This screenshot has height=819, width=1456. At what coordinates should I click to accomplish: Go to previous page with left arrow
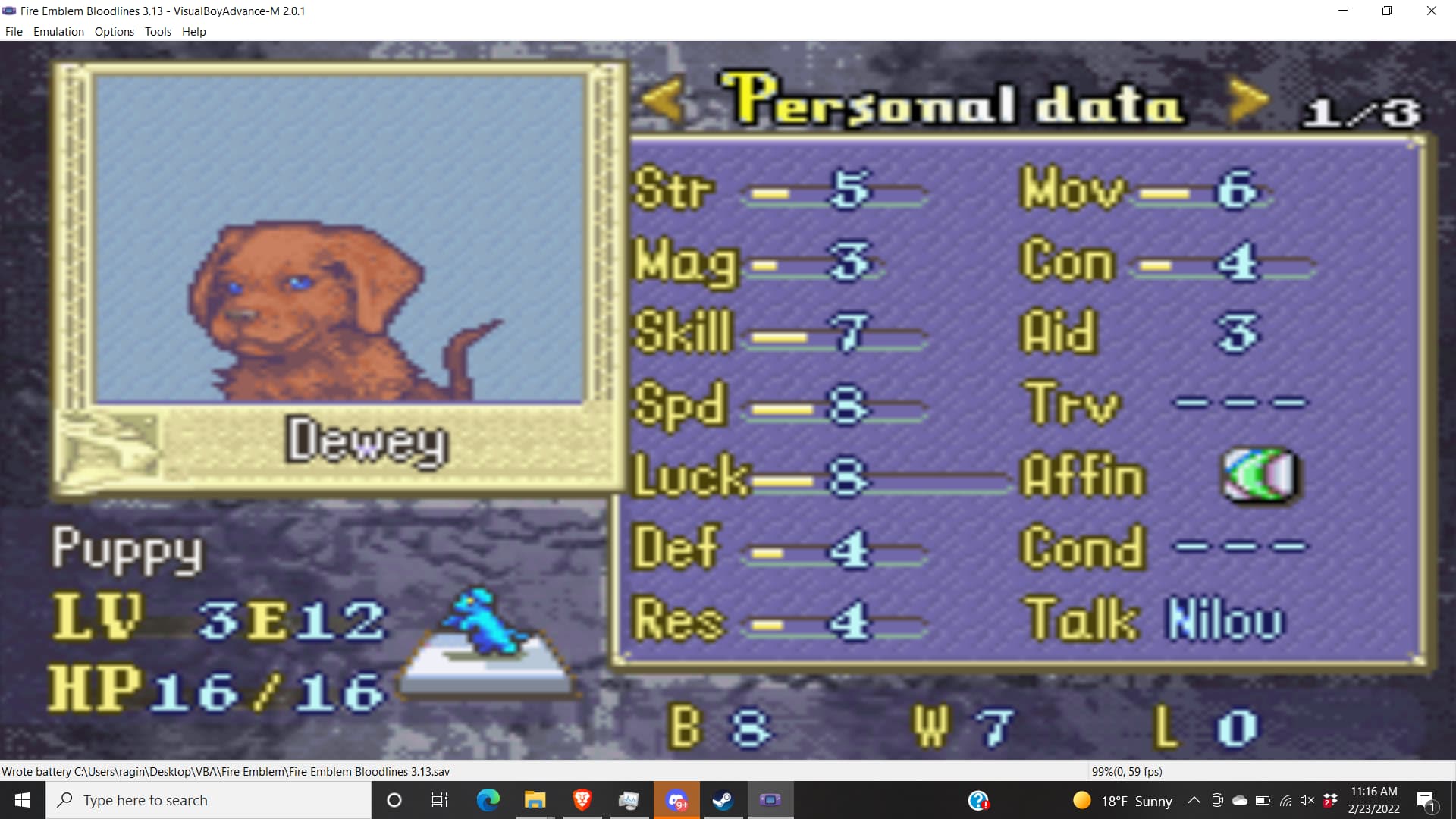664,101
